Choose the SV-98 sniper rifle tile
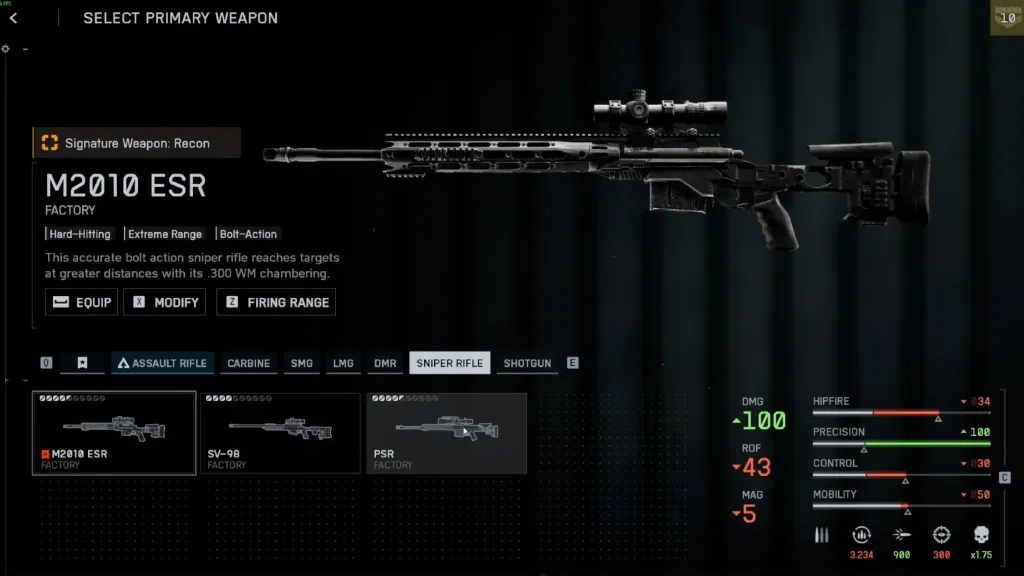Screen dimensions: 1024x576 point(280,433)
